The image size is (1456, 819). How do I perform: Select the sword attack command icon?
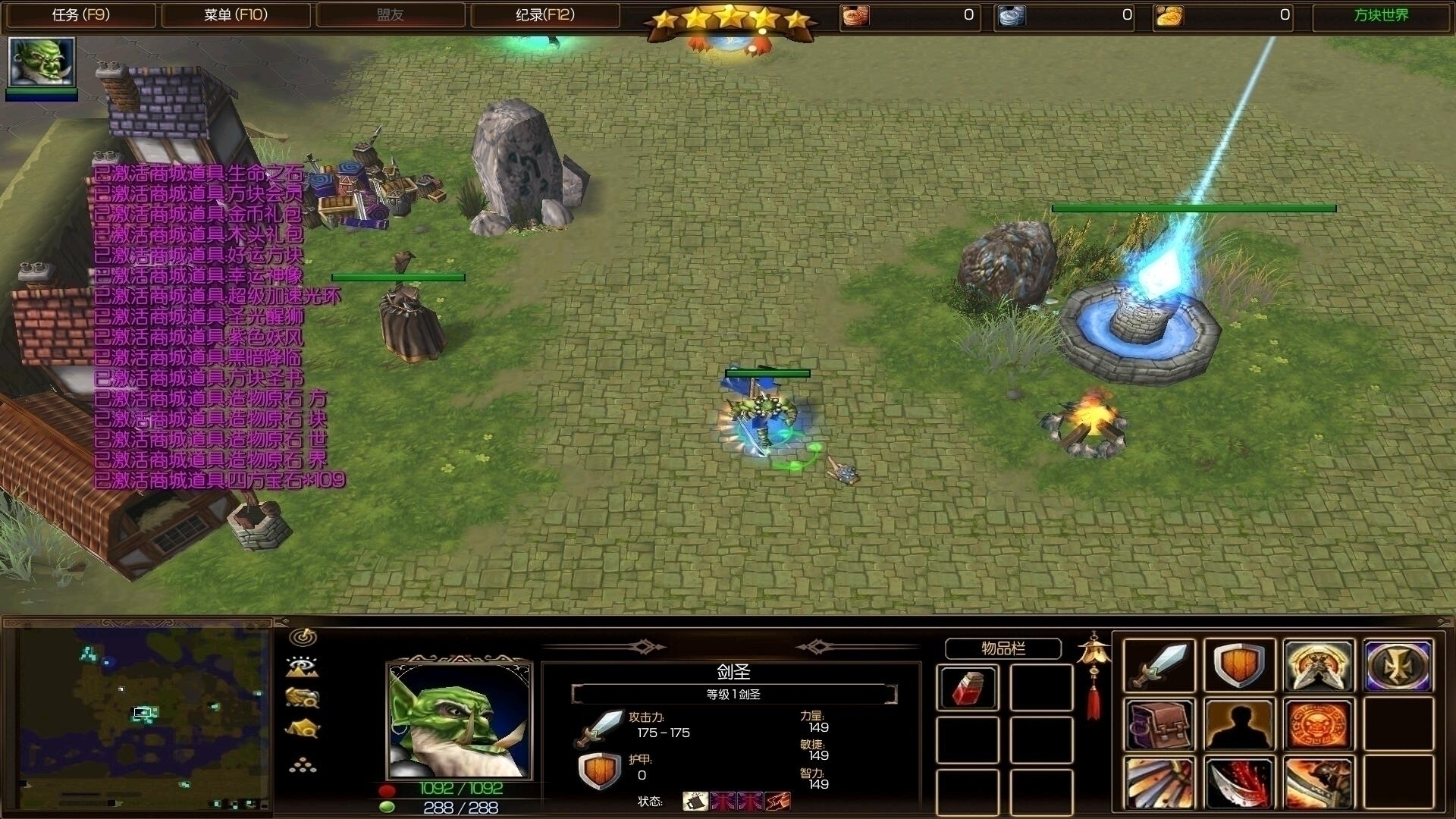tap(1159, 666)
